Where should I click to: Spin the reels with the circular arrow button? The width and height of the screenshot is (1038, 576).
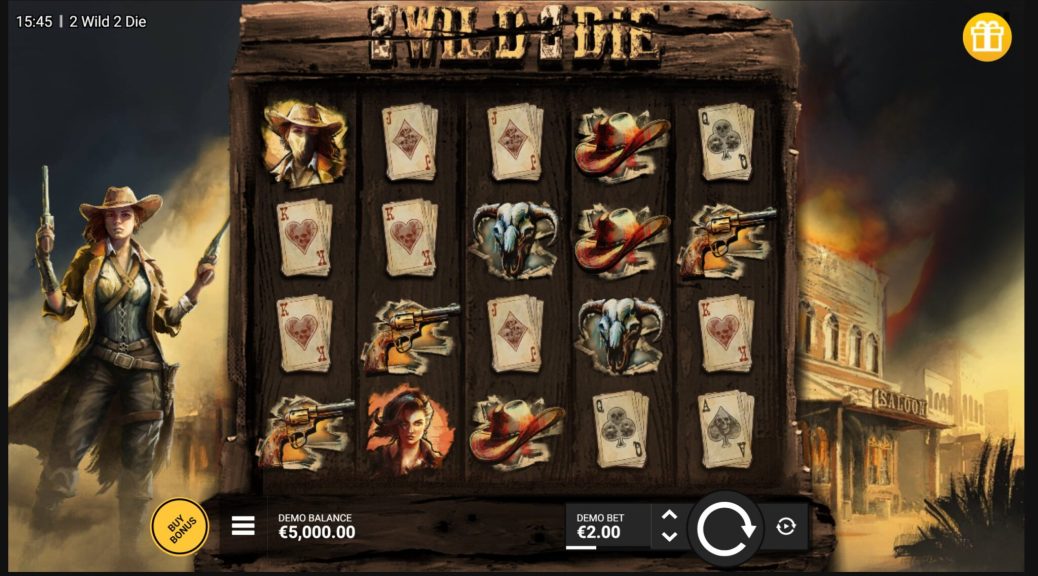[726, 528]
